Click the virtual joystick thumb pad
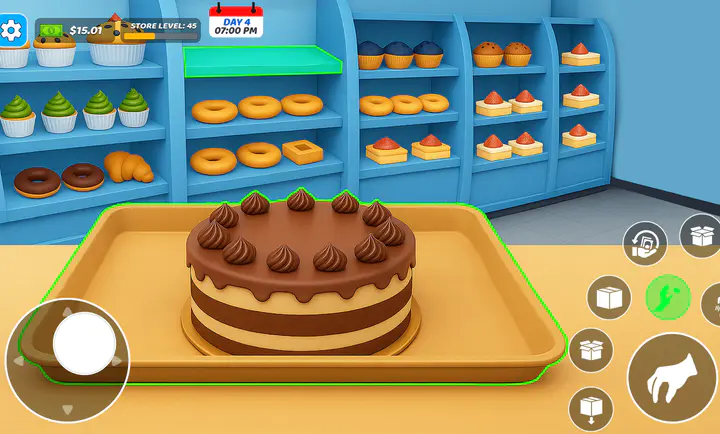 85,343
